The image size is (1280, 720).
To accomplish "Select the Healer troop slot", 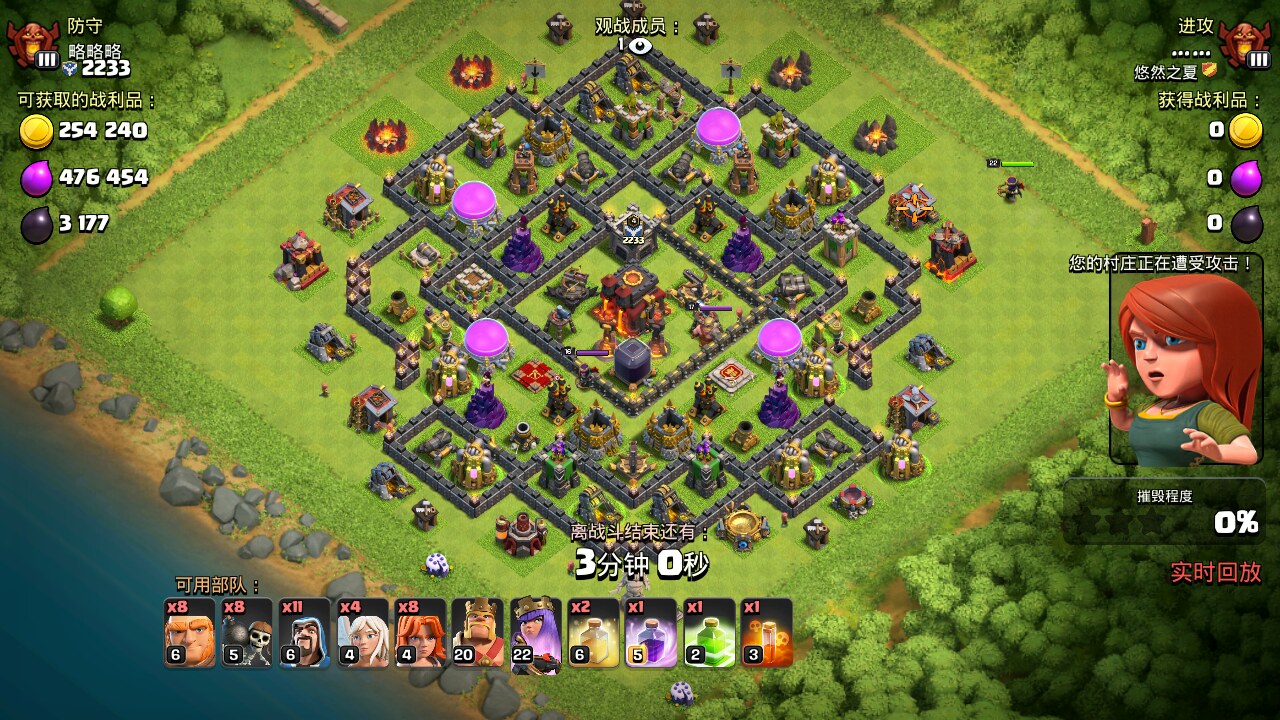I will coord(363,633).
